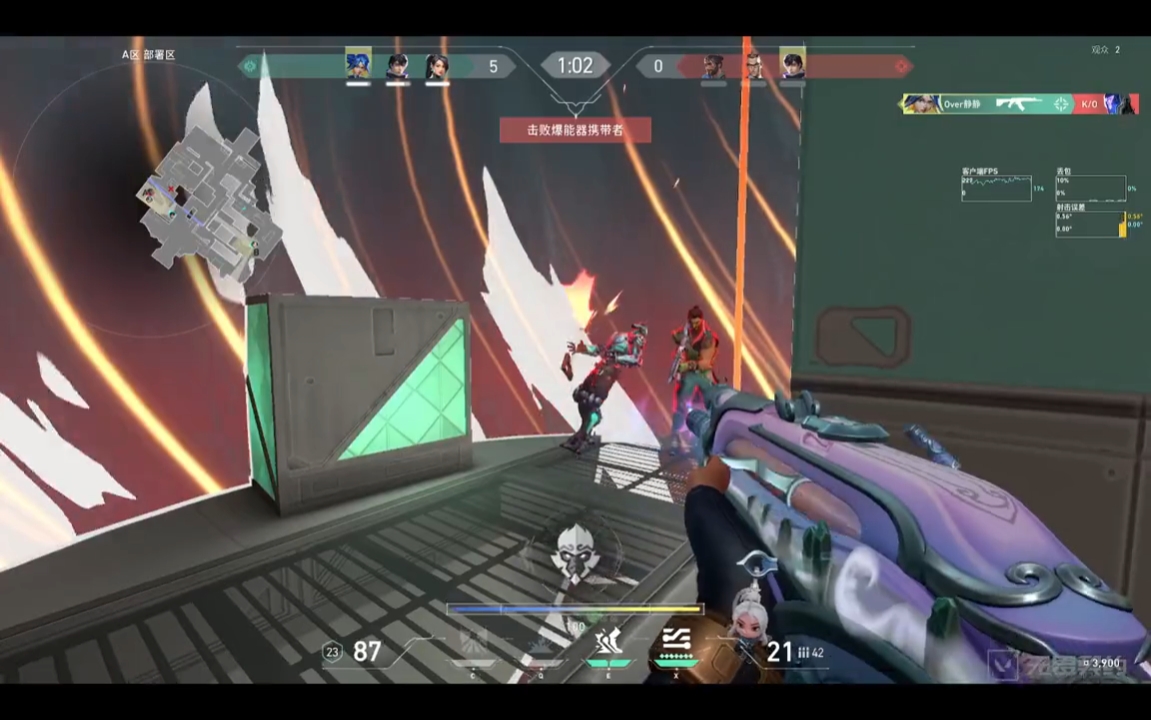
Task: Click the white-haired chibi agent portrait
Action: click(x=748, y=612)
